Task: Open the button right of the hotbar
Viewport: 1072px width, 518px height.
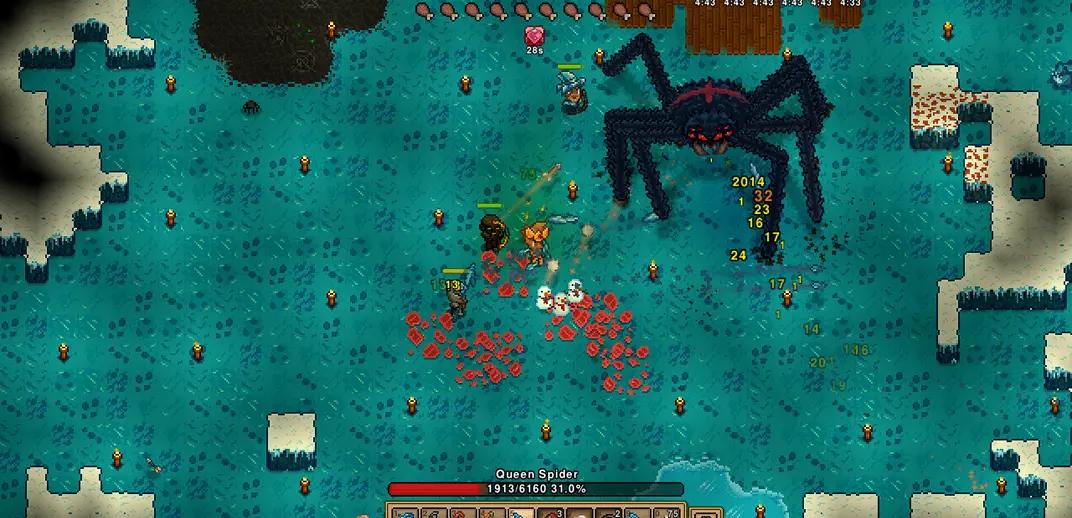Action: click(706, 512)
